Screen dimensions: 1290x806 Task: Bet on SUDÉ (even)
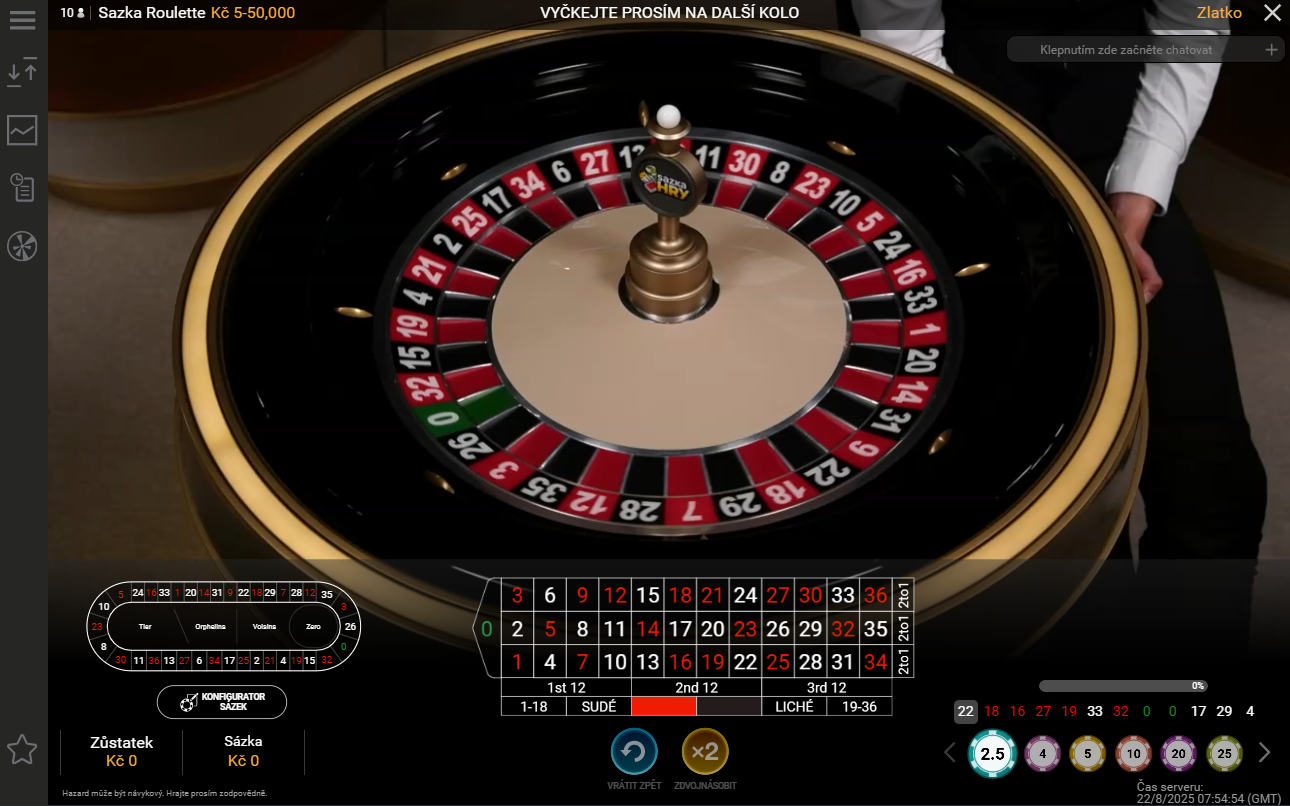pyautogui.click(x=598, y=706)
